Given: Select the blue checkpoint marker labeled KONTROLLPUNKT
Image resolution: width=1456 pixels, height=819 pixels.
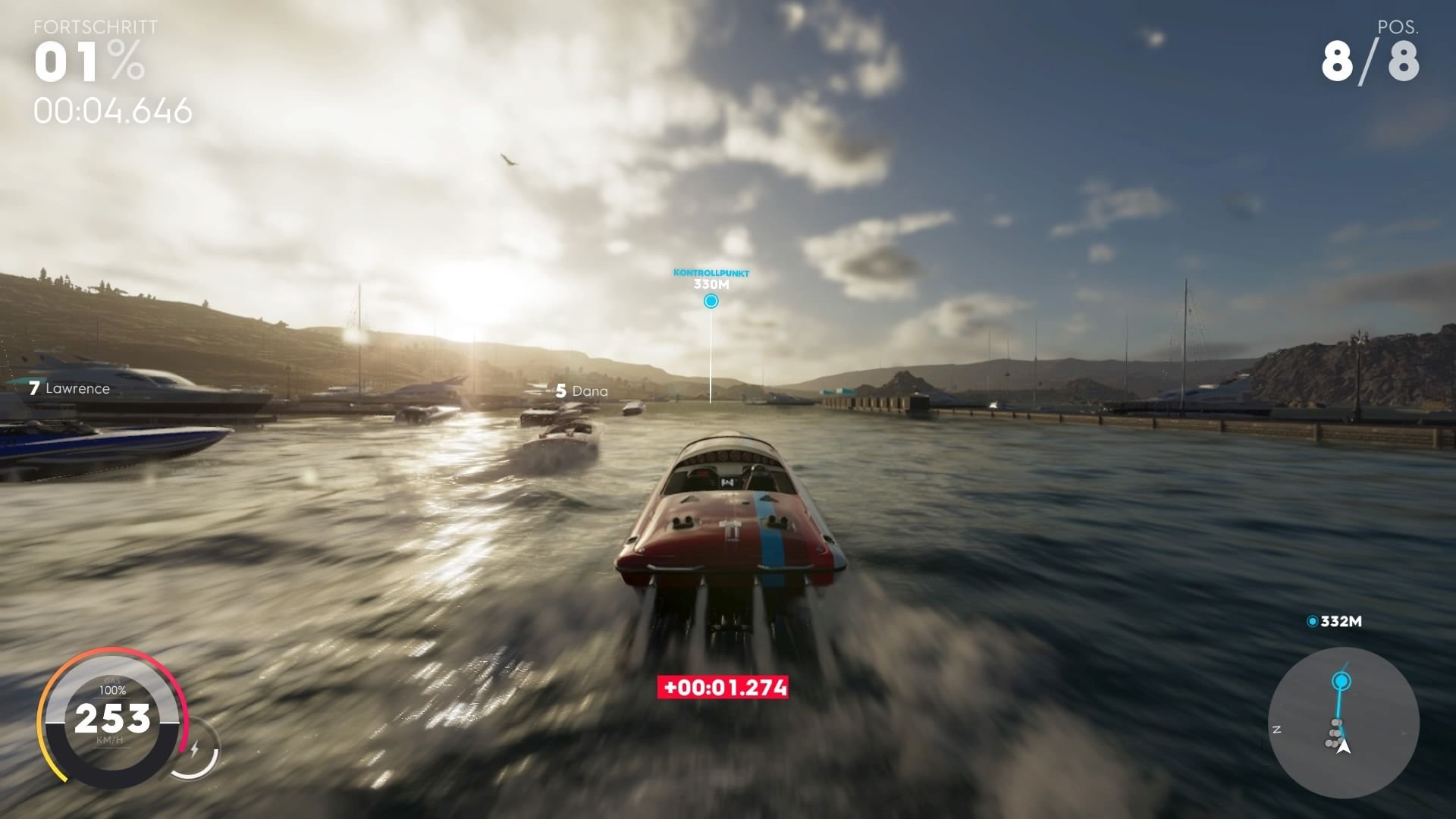Looking at the screenshot, I should tap(711, 300).
